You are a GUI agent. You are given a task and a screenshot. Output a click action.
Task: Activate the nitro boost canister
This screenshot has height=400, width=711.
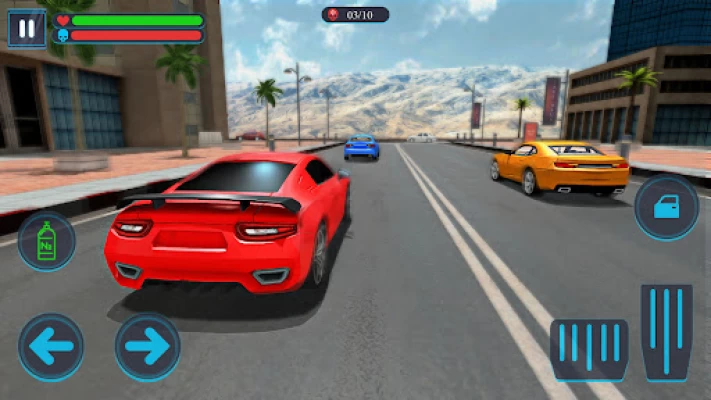pyautogui.click(x=46, y=241)
